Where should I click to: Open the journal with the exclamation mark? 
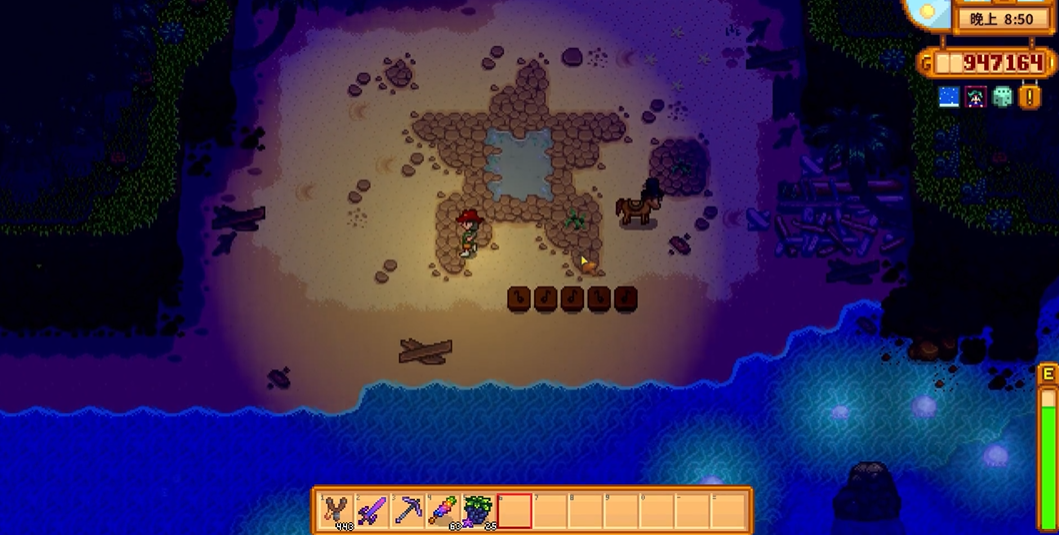[x=1030, y=97]
